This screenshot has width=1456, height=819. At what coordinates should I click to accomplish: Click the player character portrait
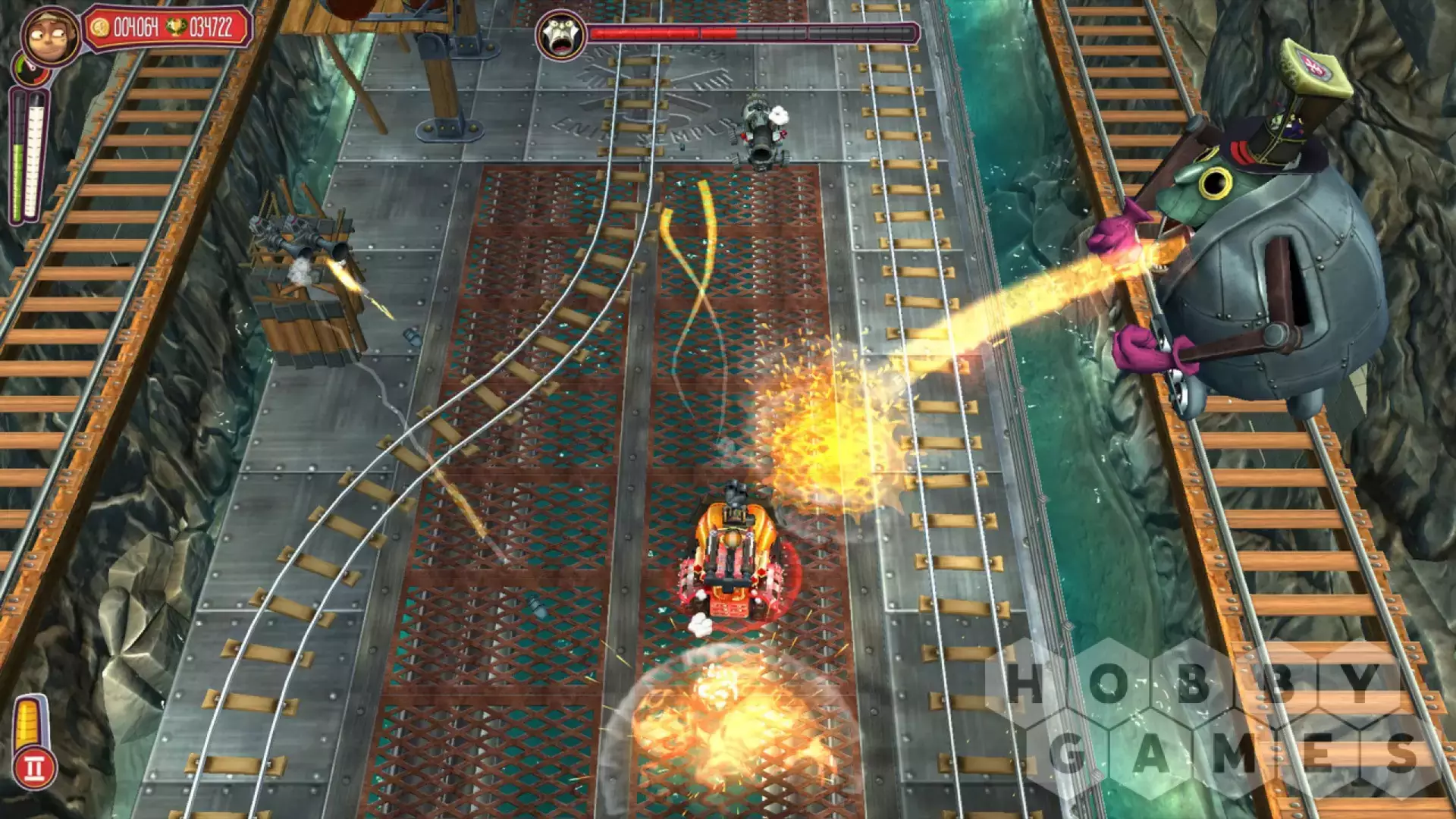(x=50, y=36)
